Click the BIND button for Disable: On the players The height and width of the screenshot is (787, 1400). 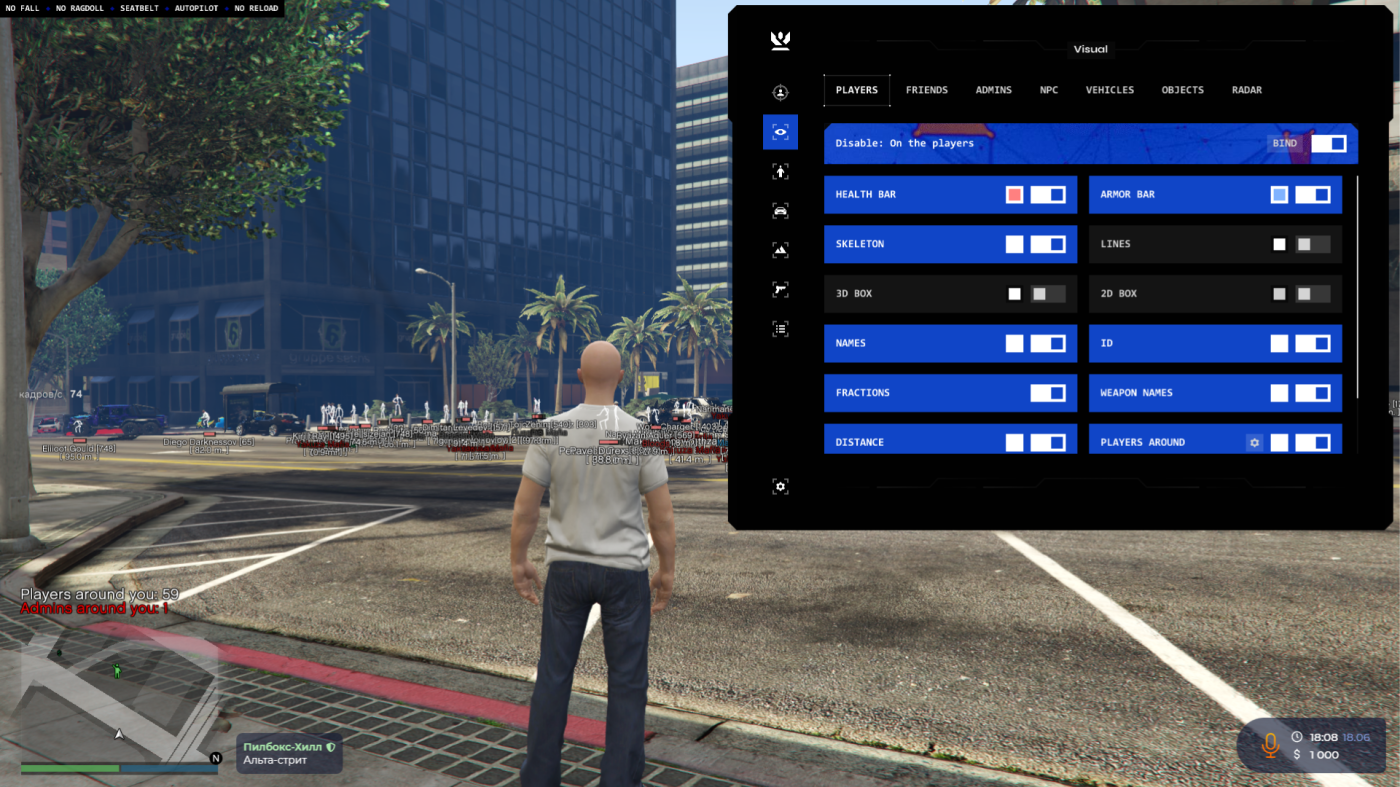pyautogui.click(x=1283, y=142)
